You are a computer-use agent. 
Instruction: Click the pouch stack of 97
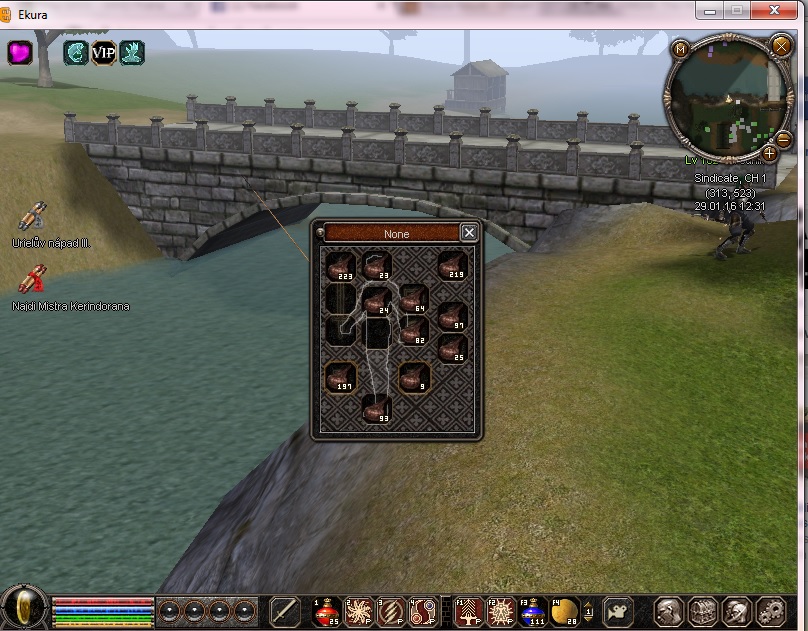pos(452,315)
